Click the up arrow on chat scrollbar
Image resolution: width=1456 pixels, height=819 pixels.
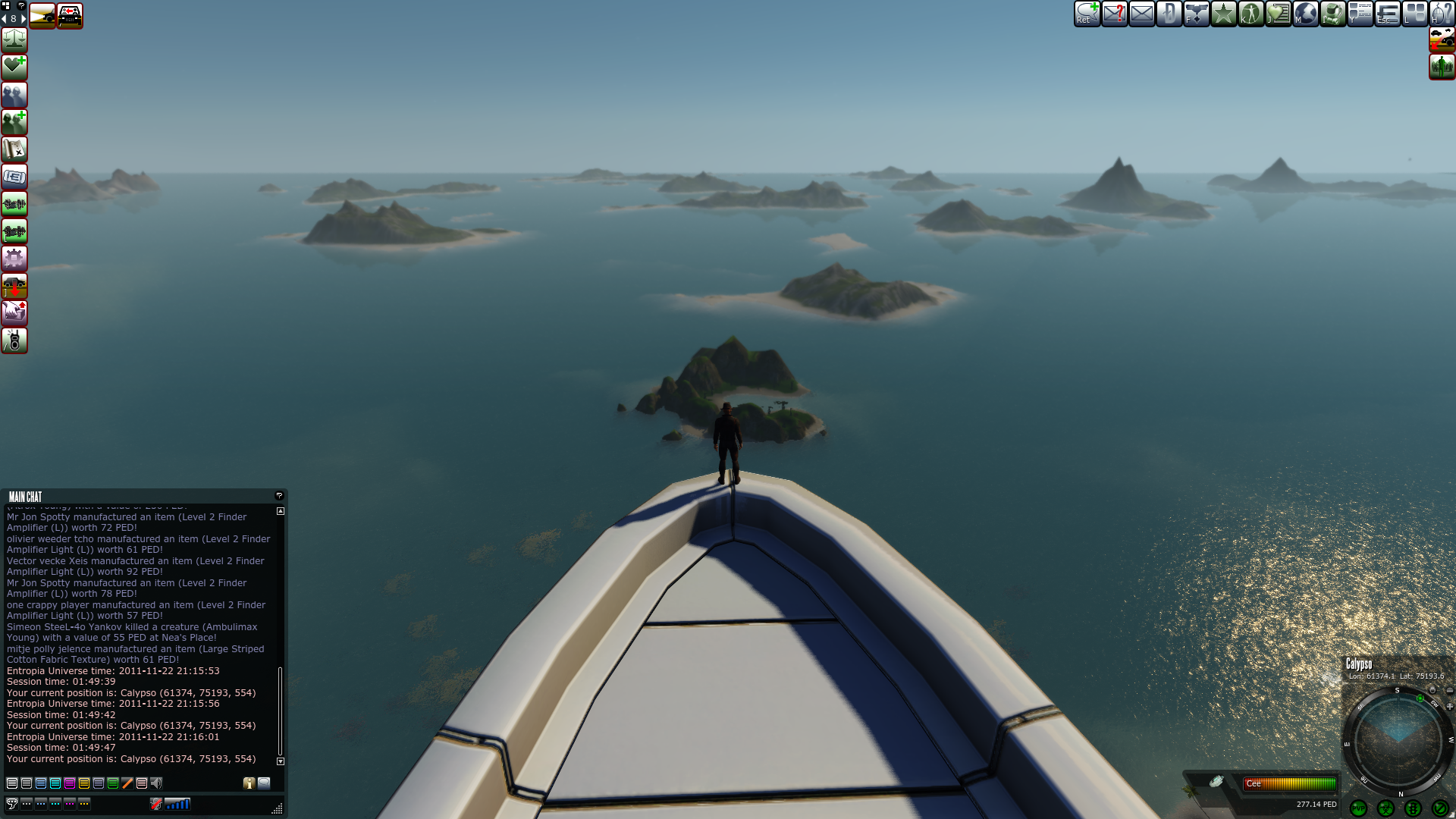point(281,511)
